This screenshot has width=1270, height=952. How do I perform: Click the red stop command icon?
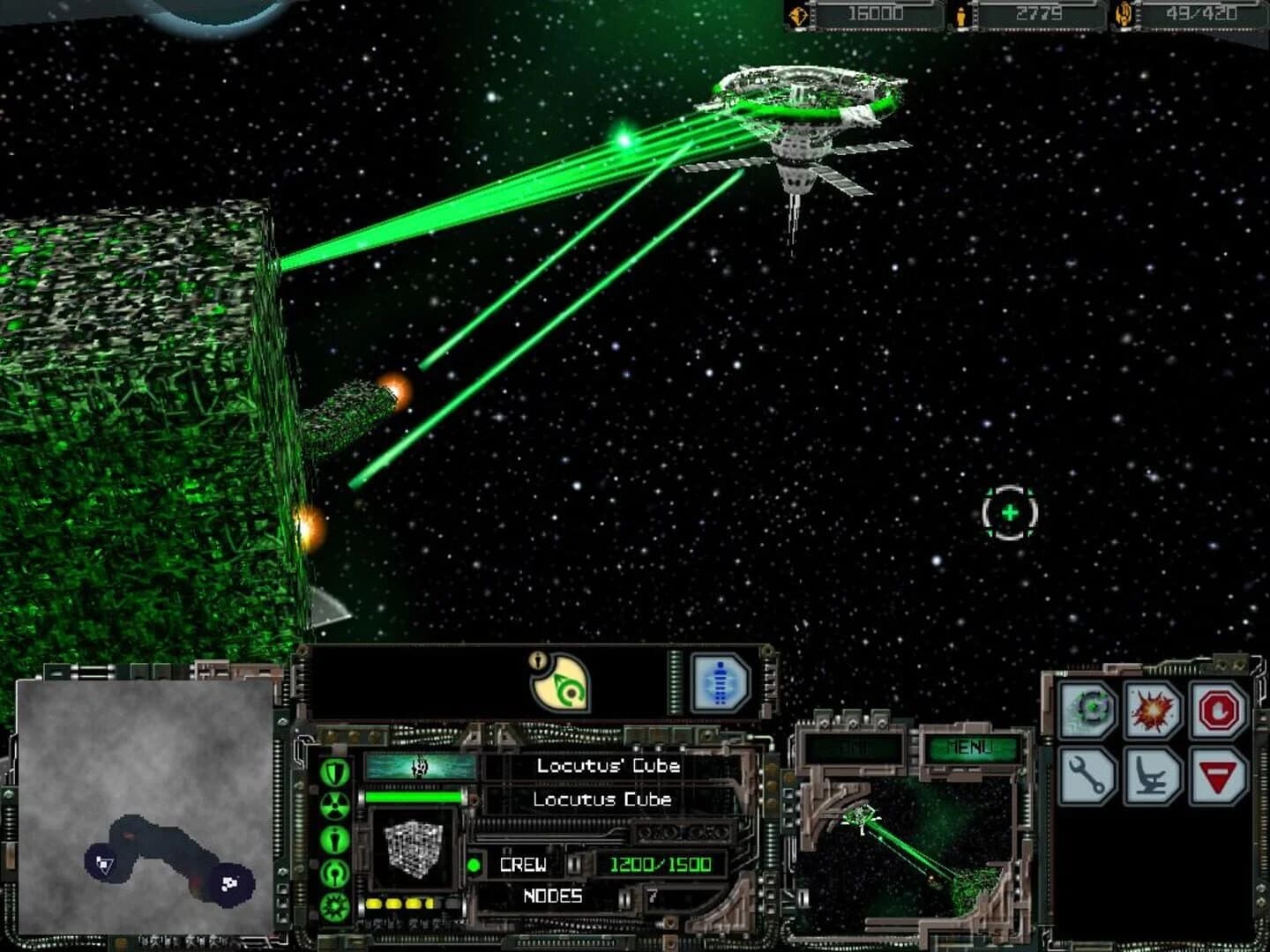[1218, 710]
